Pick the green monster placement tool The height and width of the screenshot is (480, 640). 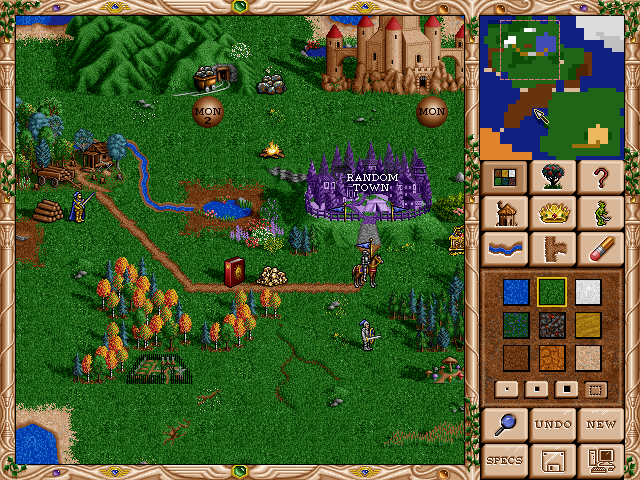(x=600, y=213)
